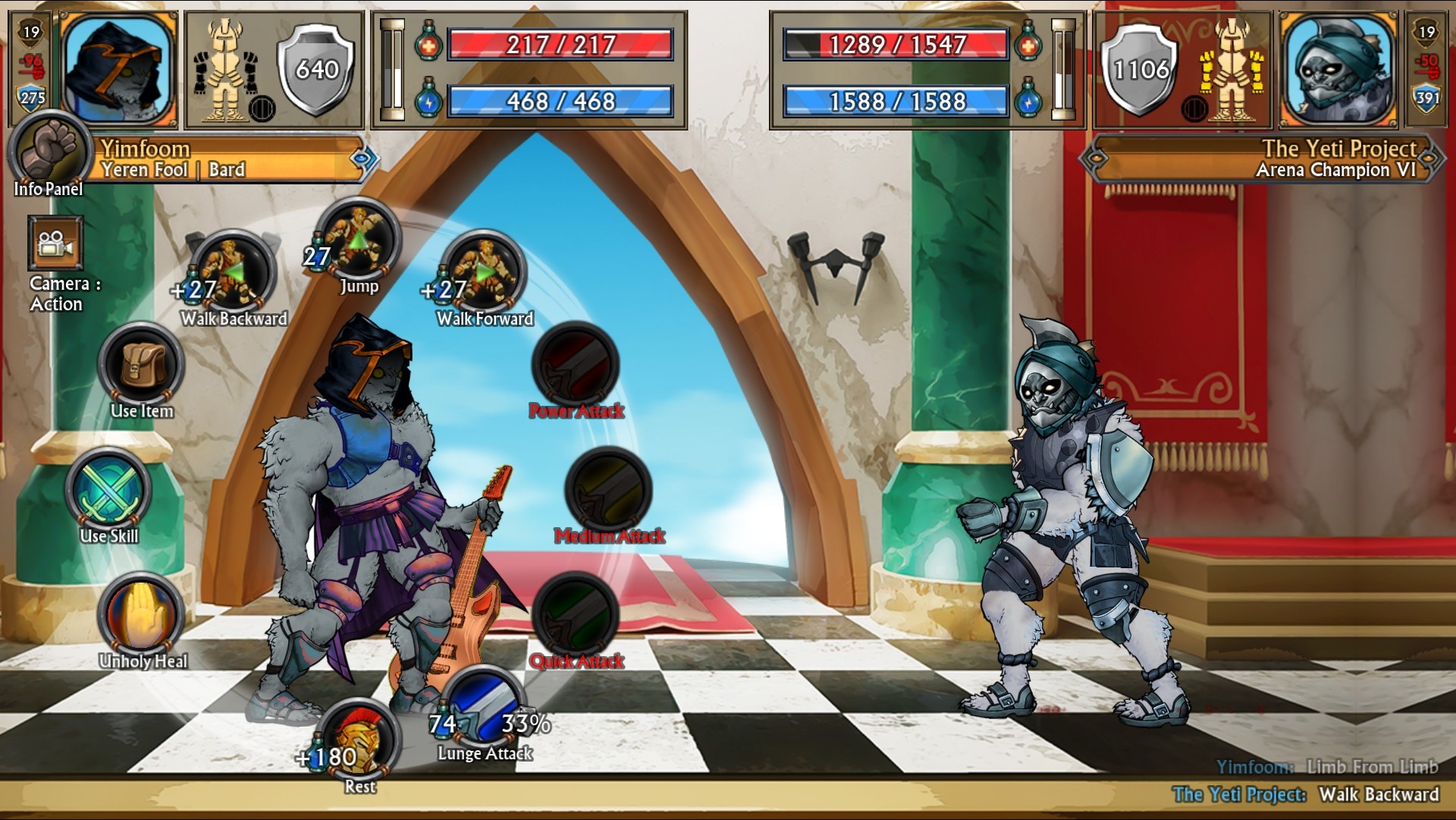This screenshot has height=820, width=1456.
Task: Click The Yeti Project's portrait
Action: pyautogui.click(x=1338, y=70)
